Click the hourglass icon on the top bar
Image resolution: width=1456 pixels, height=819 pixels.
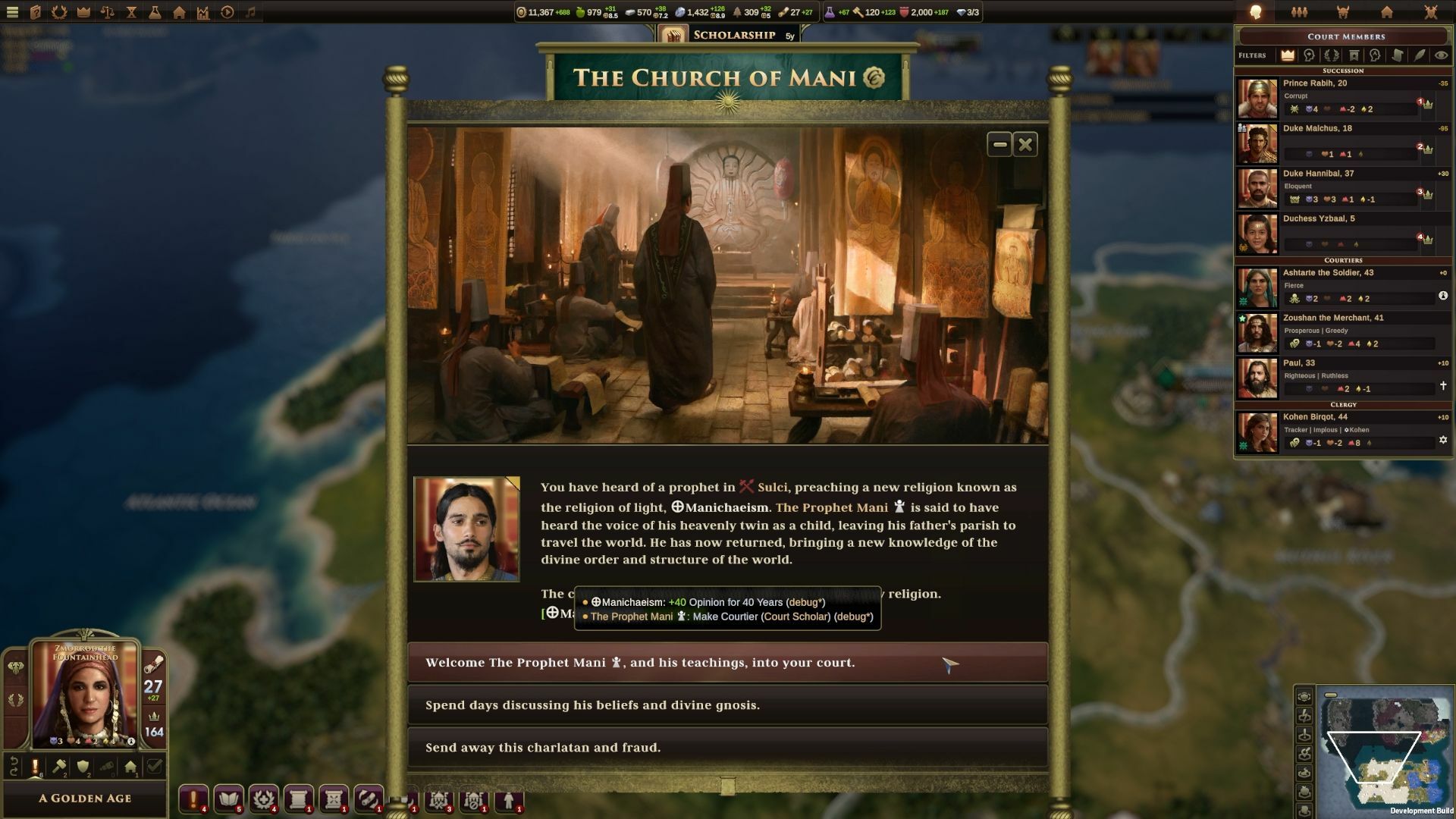pos(131,12)
